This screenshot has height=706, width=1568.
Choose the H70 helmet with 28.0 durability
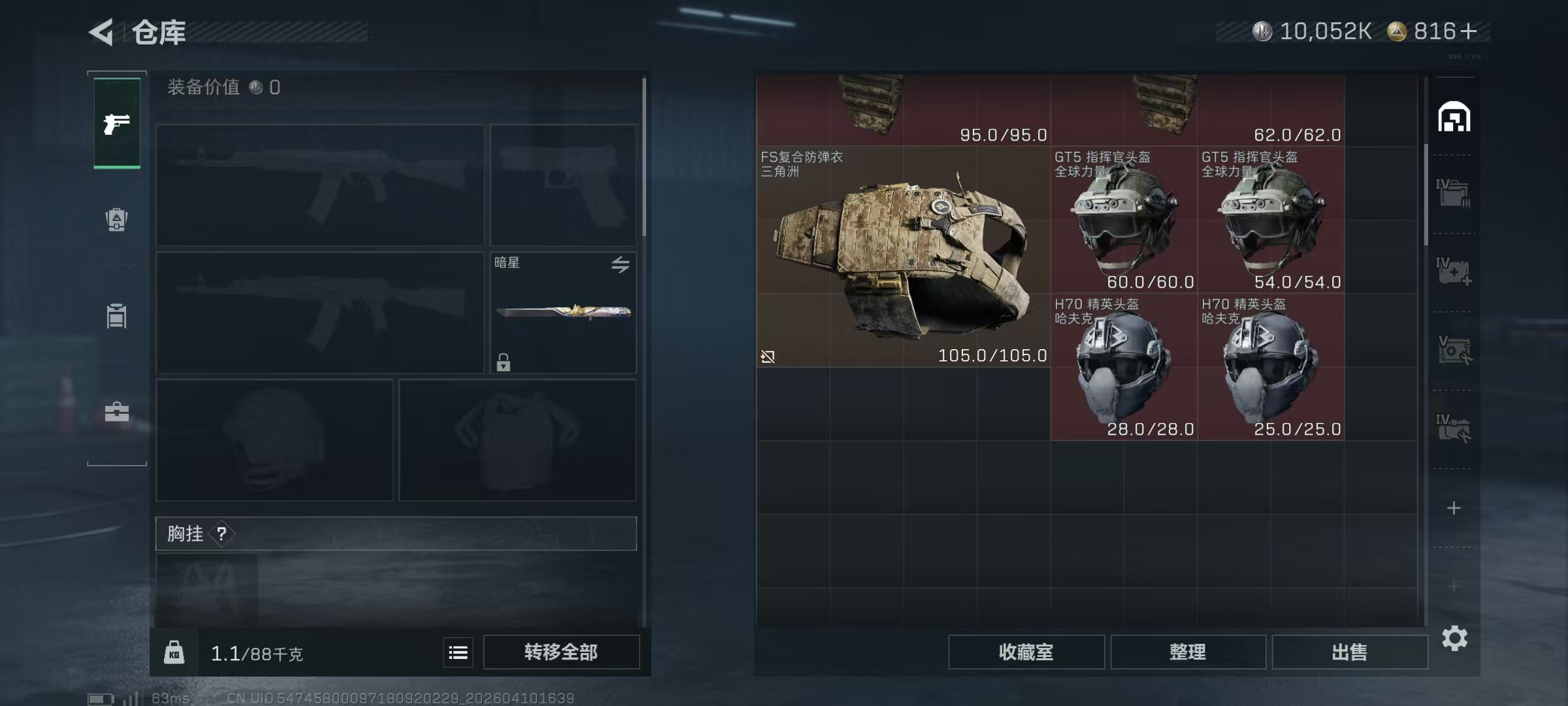(x=1124, y=367)
